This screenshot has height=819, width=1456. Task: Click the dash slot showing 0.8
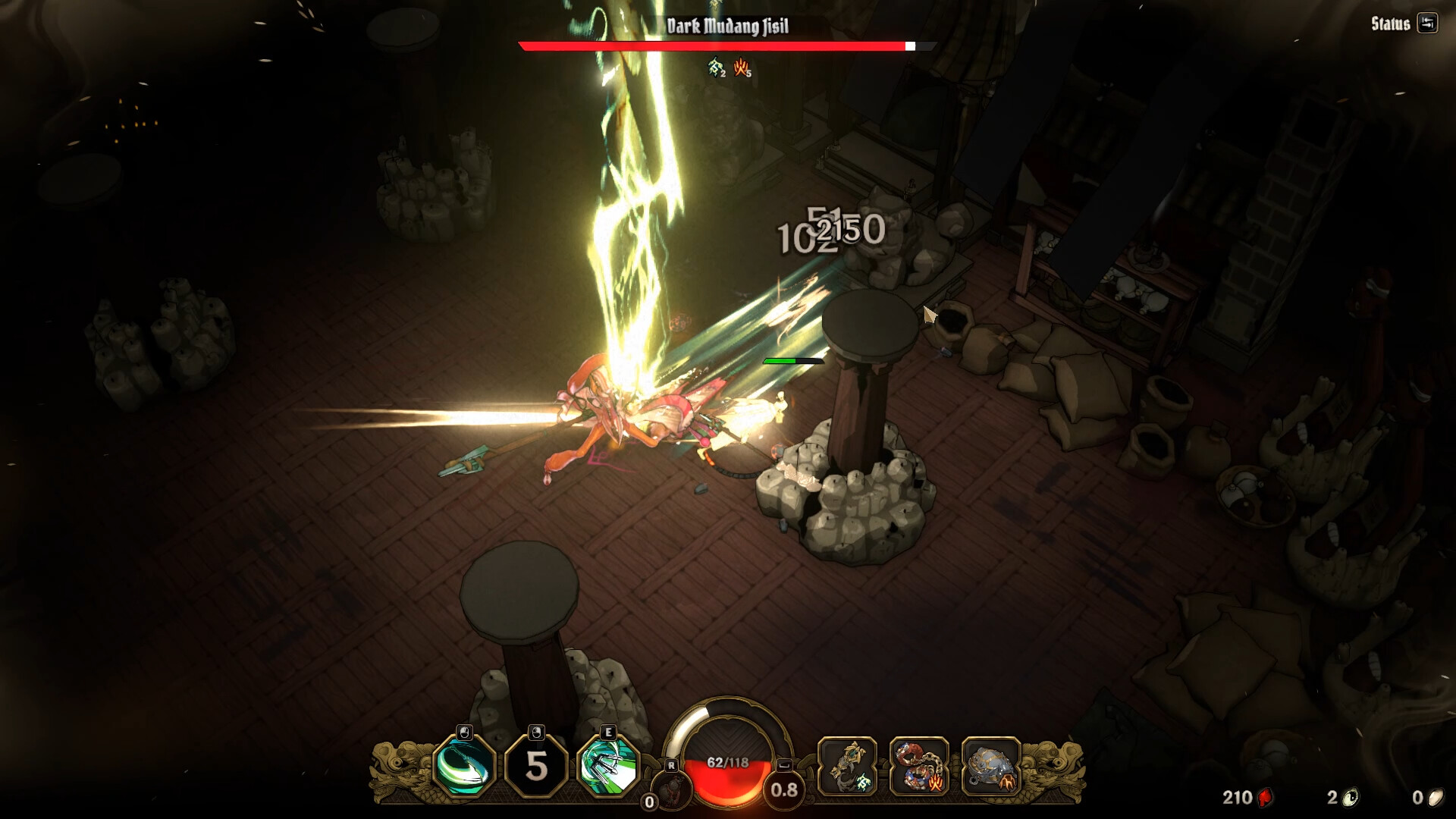tap(784, 790)
